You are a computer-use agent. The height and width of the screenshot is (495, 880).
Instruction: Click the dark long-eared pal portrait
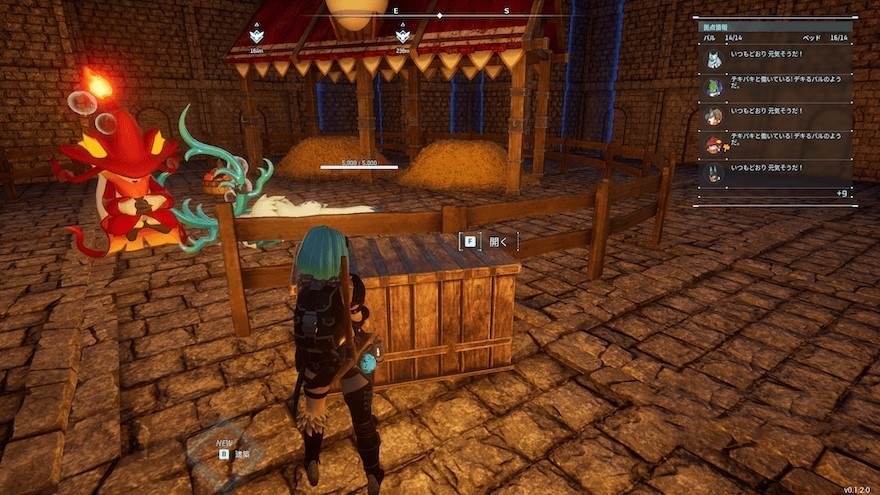coord(713,173)
